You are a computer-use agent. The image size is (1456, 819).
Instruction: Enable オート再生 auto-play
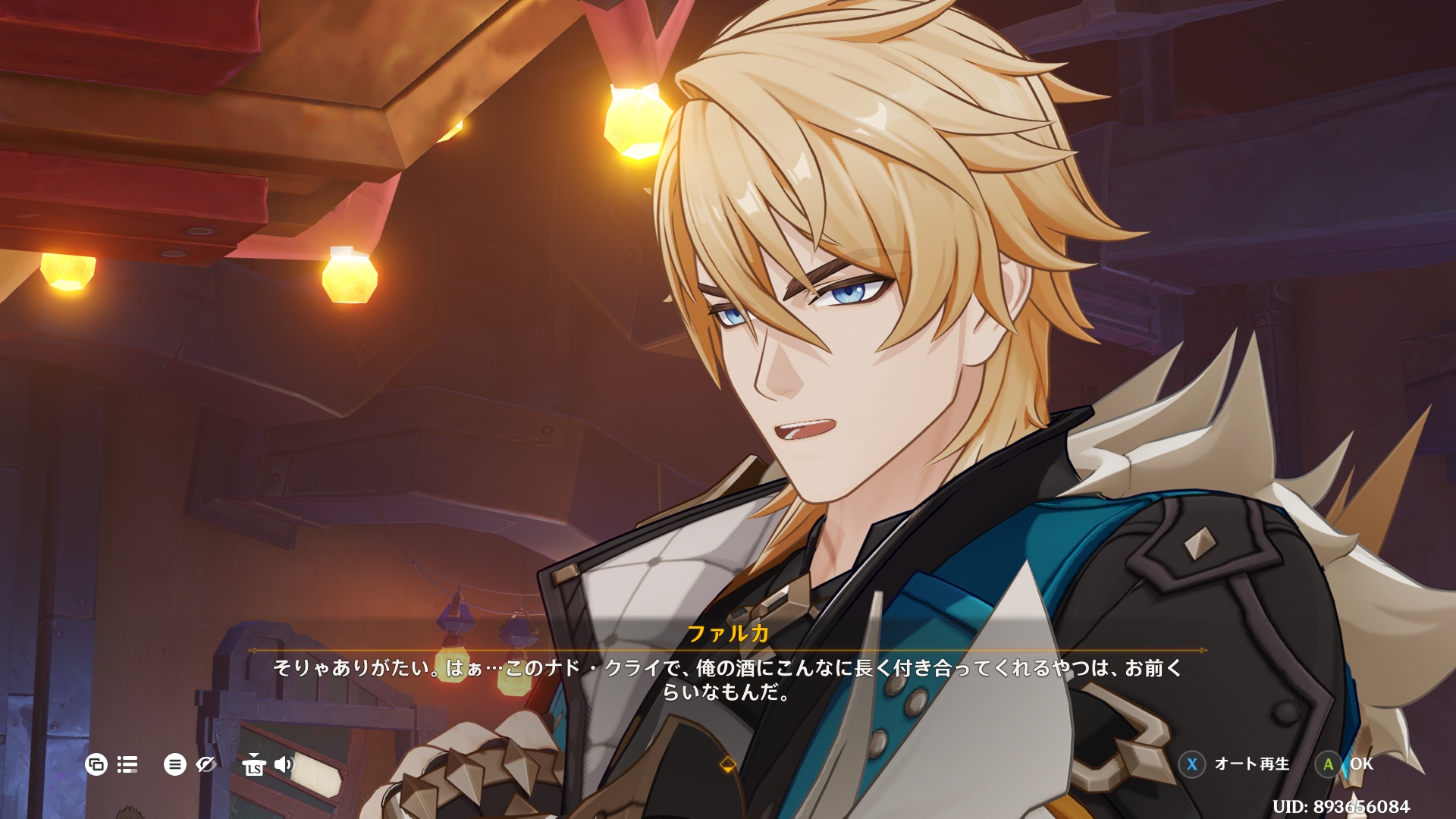click(x=1250, y=764)
